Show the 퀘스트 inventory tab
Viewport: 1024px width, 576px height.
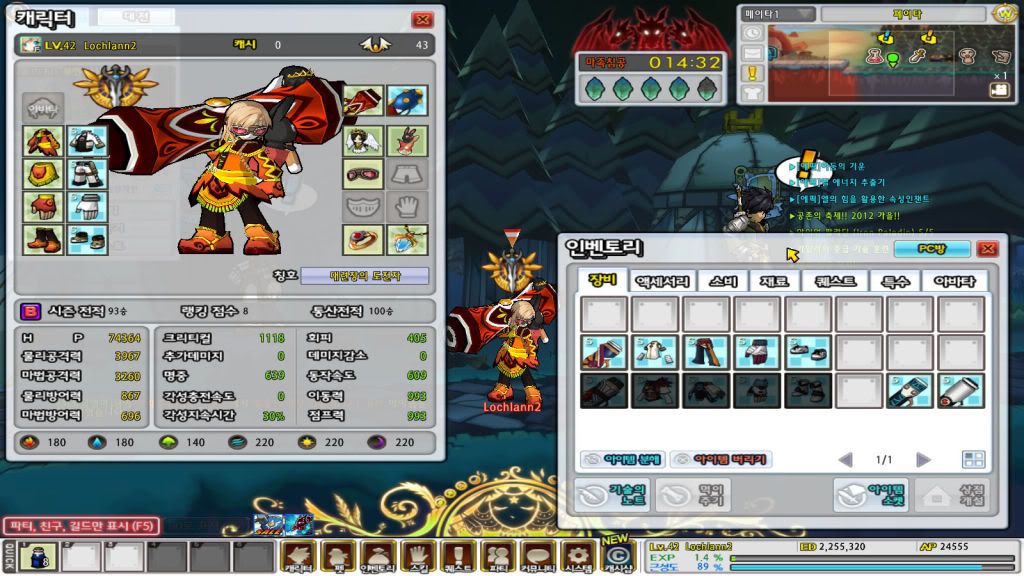coord(834,281)
